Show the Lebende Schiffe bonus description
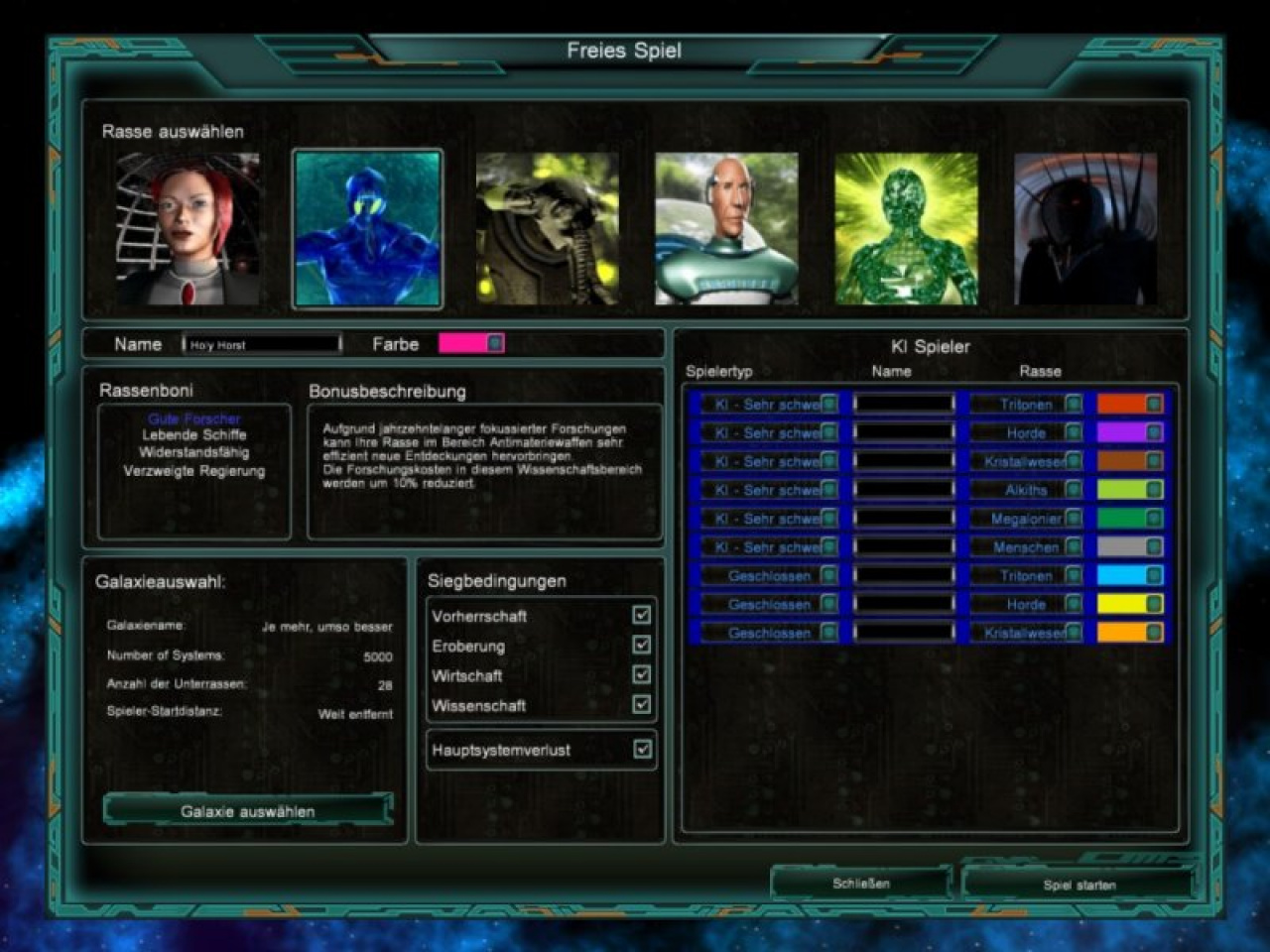The width and height of the screenshot is (1270, 952). pyautogui.click(x=194, y=435)
